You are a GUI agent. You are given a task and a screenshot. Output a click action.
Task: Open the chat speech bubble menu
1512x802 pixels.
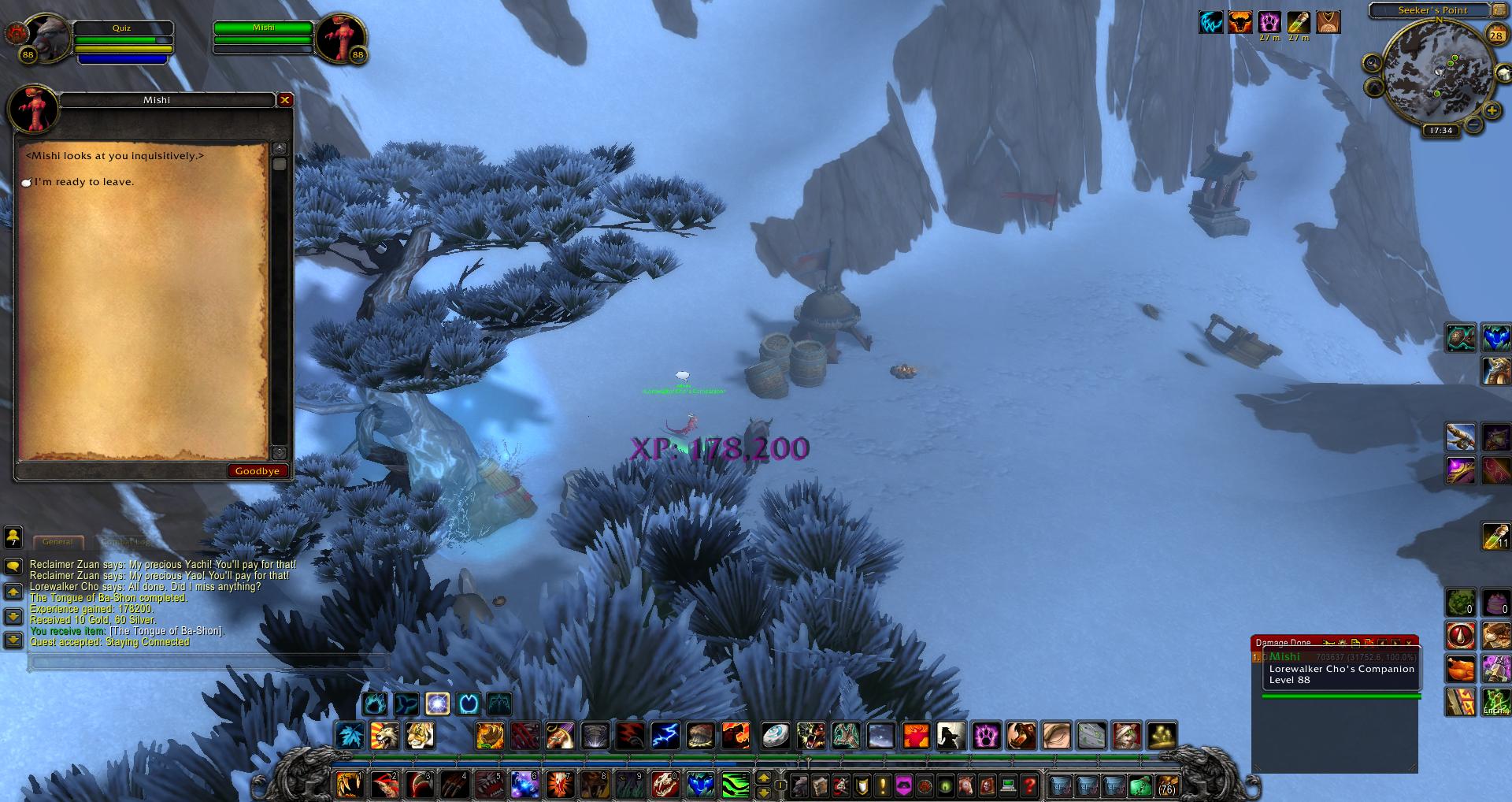coord(13,566)
